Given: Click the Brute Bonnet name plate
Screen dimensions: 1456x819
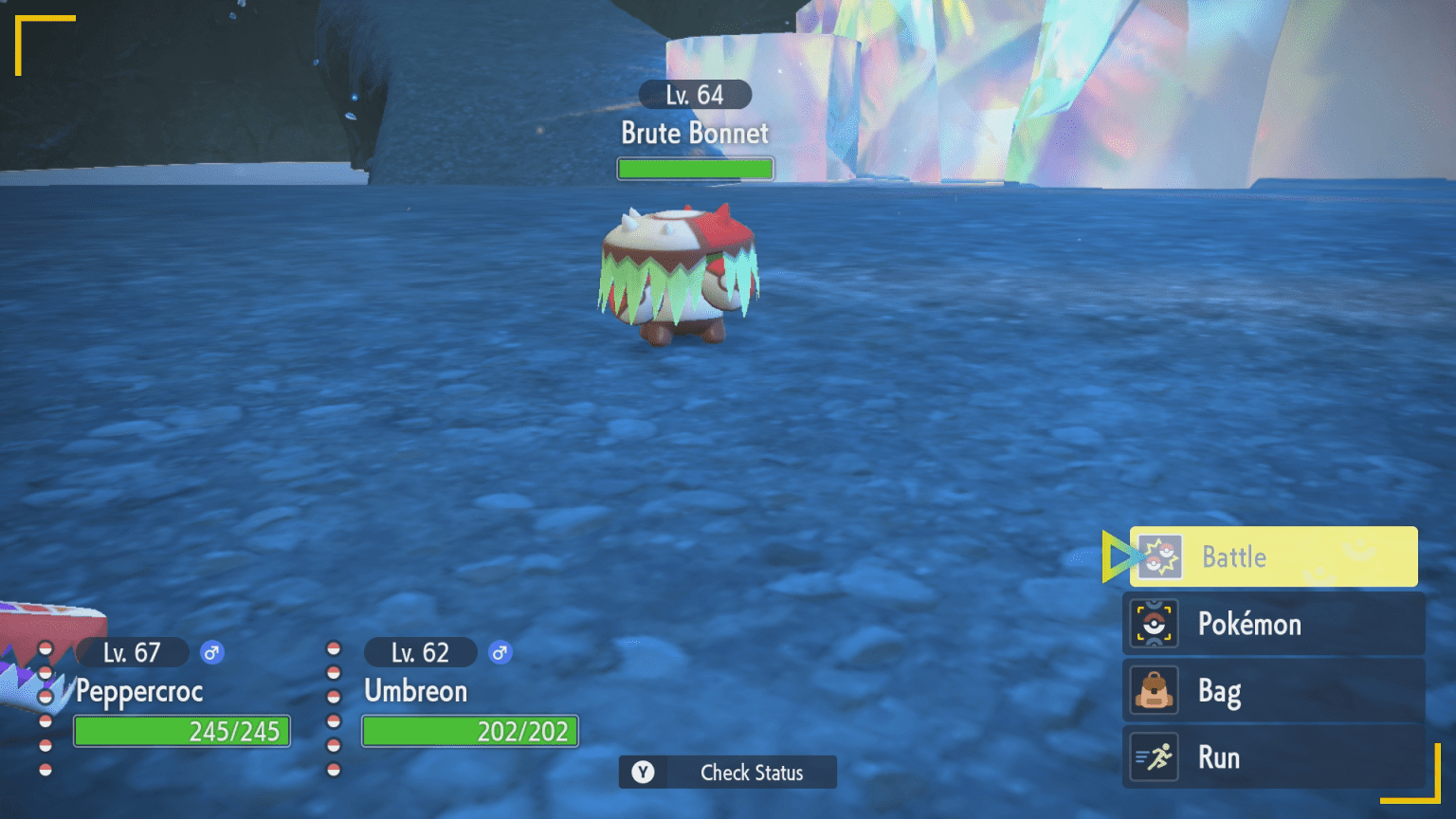Looking at the screenshot, I should pyautogui.click(x=695, y=133).
